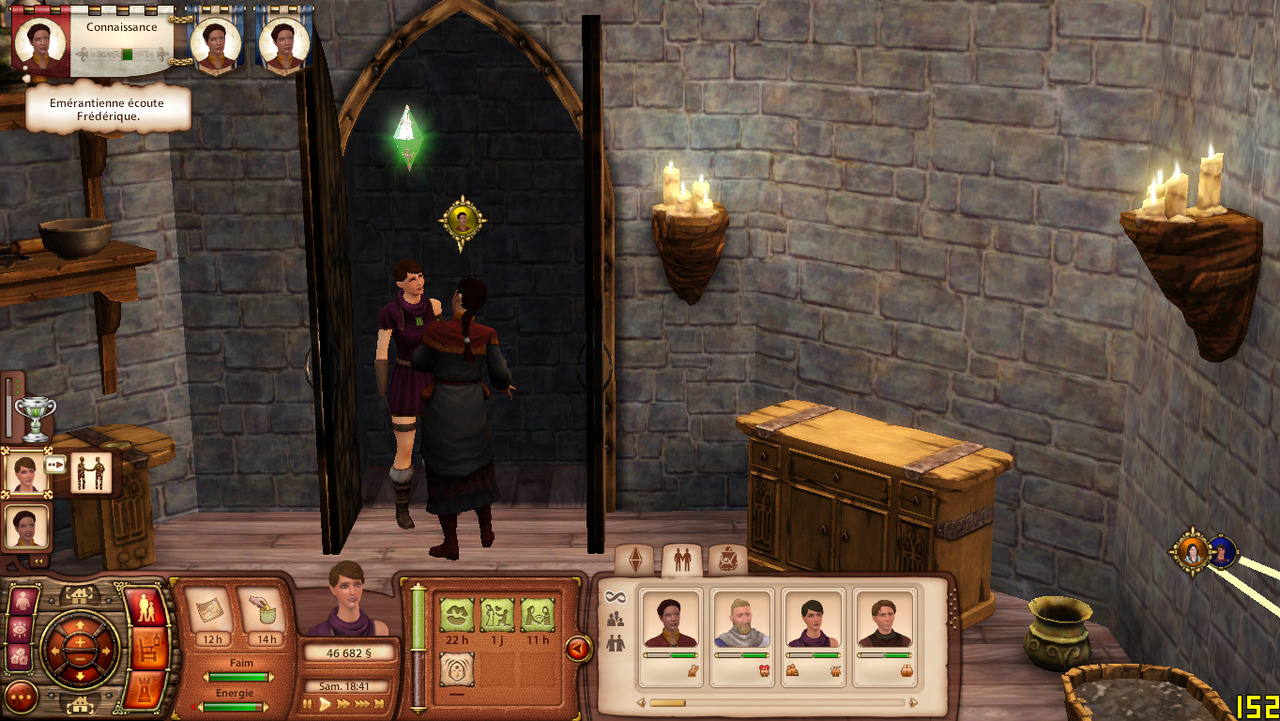Click the coin purse responsibility icon
The width and height of the screenshot is (1280, 721).
click(262, 609)
